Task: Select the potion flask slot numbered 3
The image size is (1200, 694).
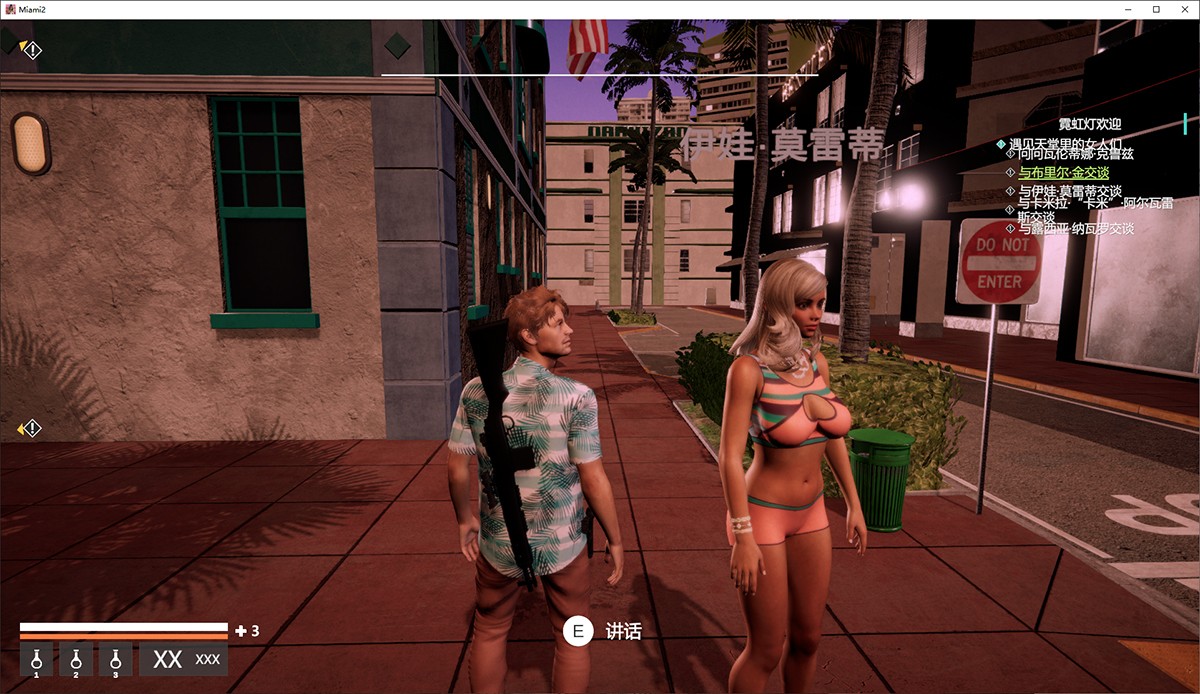Action: (x=115, y=660)
